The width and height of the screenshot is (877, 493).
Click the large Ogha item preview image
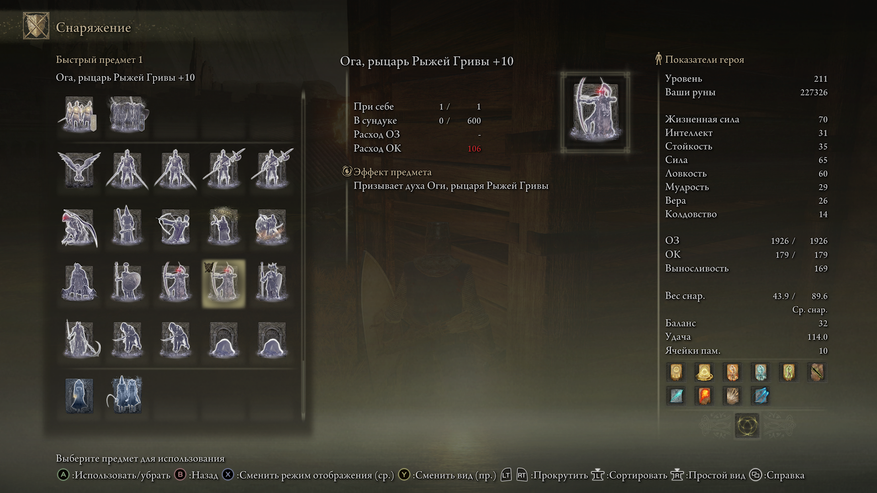pos(593,113)
